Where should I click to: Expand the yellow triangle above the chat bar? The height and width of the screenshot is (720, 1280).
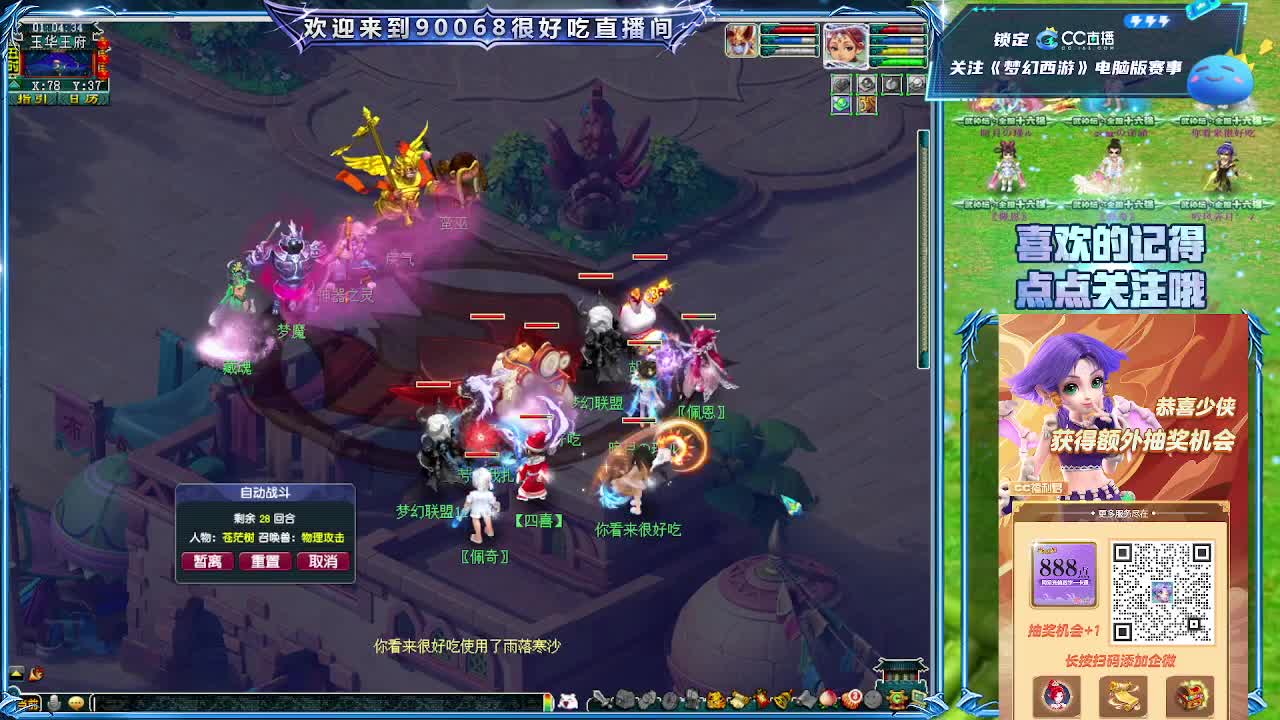point(16,673)
